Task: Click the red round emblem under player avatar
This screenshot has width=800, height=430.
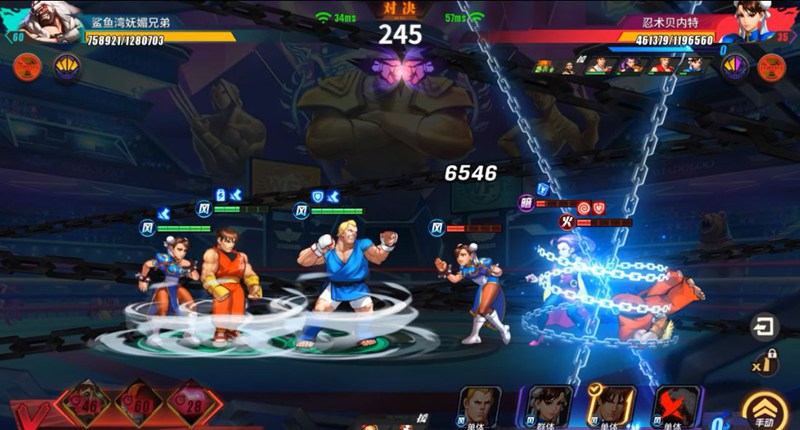Action: [28, 67]
